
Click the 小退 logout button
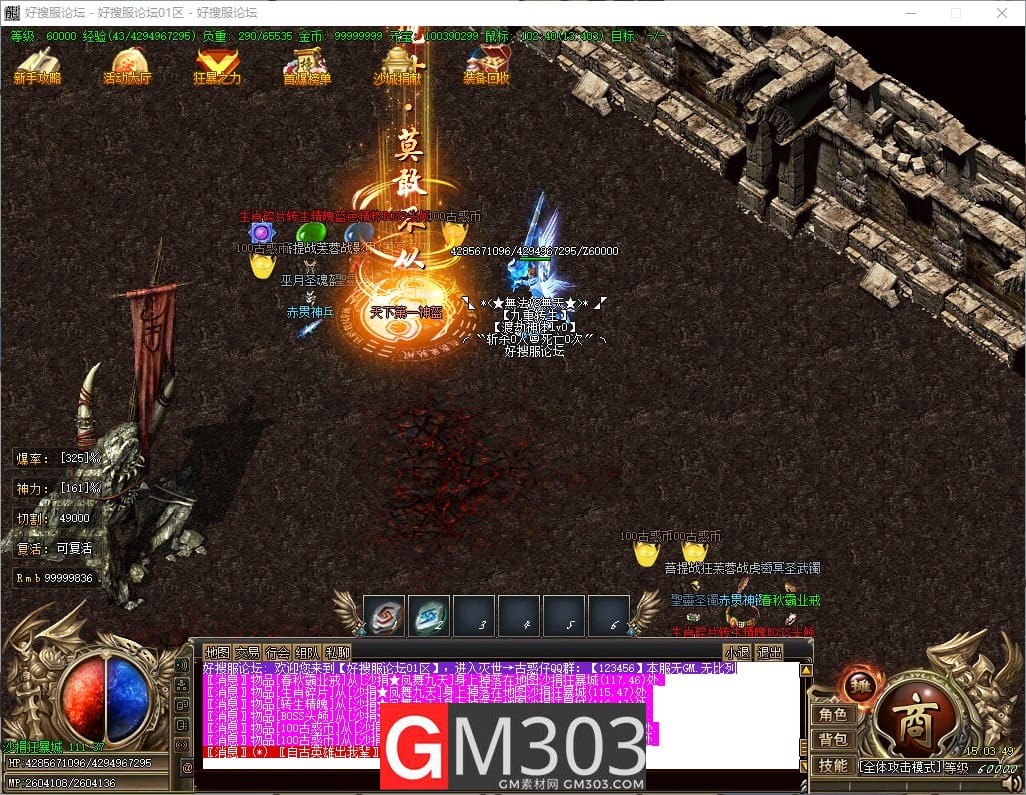pos(738,653)
